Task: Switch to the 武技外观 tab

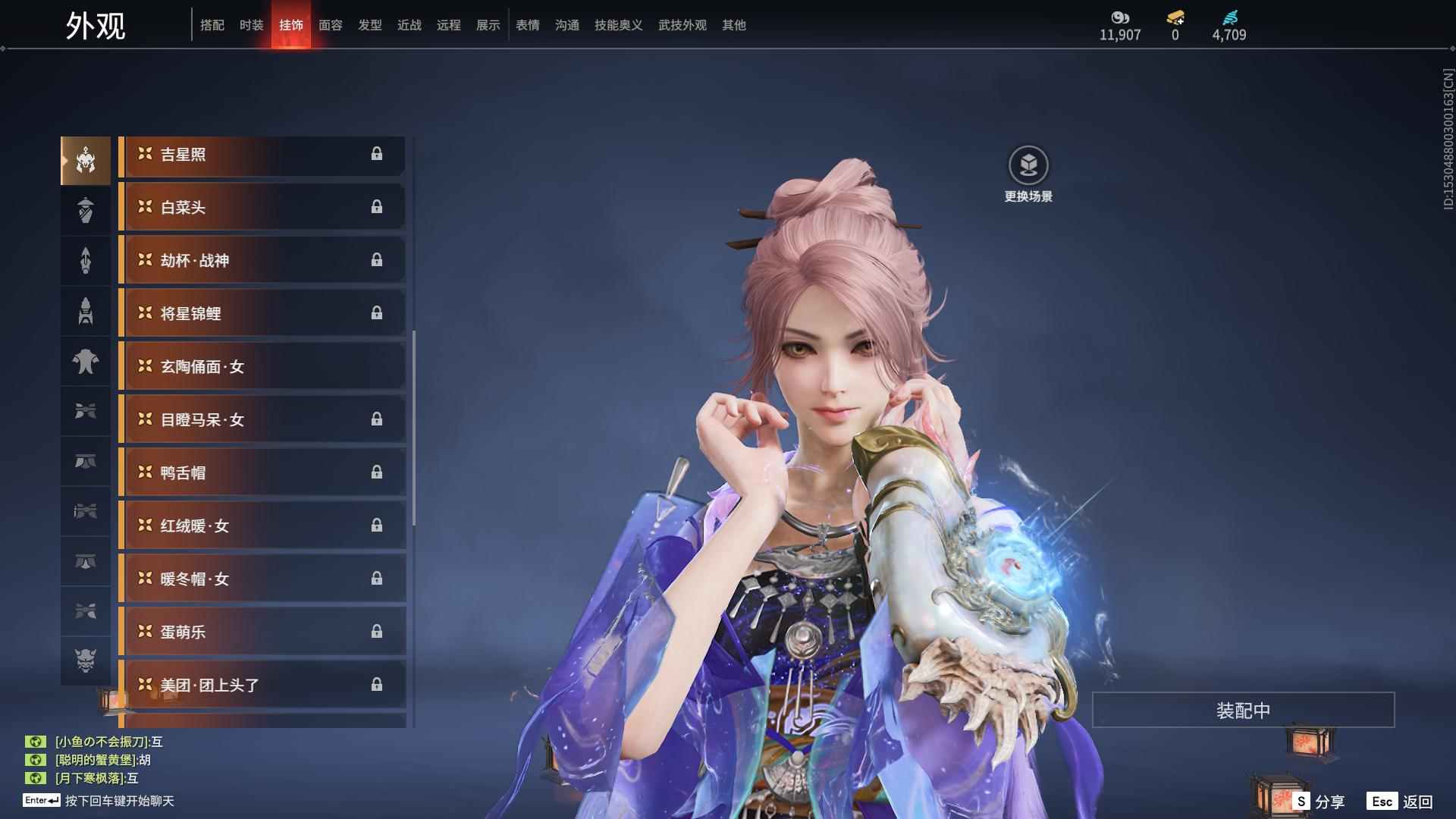Action: click(x=682, y=25)
